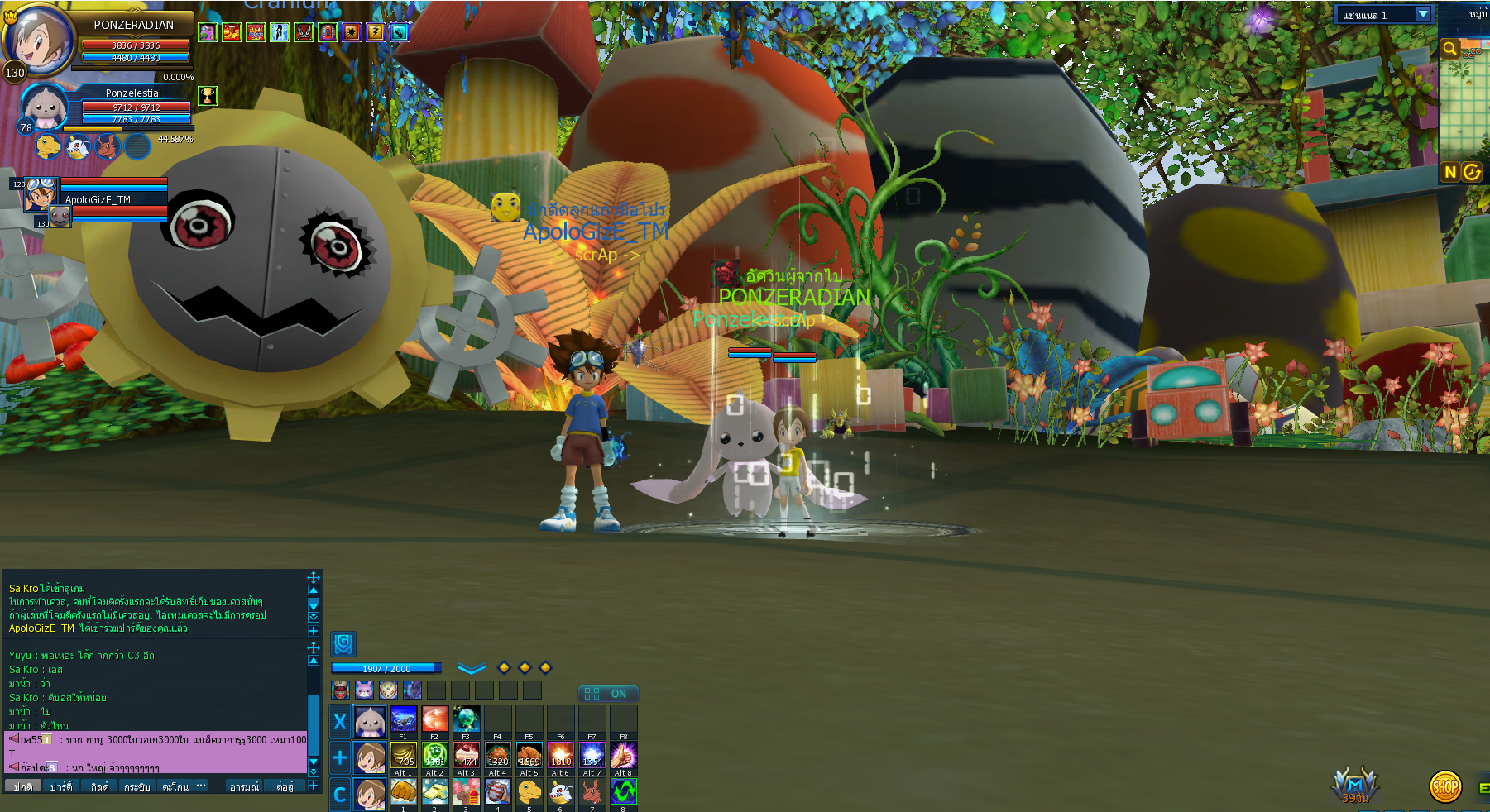Switch to the กิลด์ chat tab
The image size is (1490, 812).
pyautogui.click(x=100, y=786)
